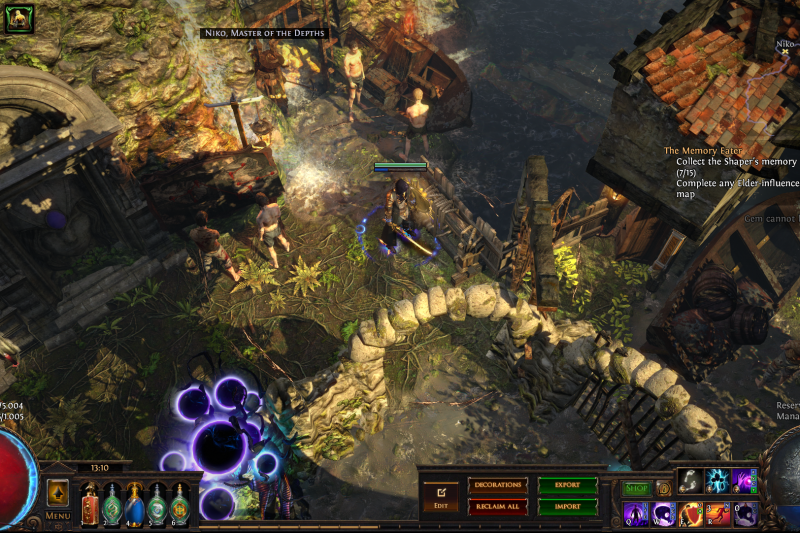Activate the purple skull skill on W
800x533 pixels.
pyautogui.click(x=663, y=514)
